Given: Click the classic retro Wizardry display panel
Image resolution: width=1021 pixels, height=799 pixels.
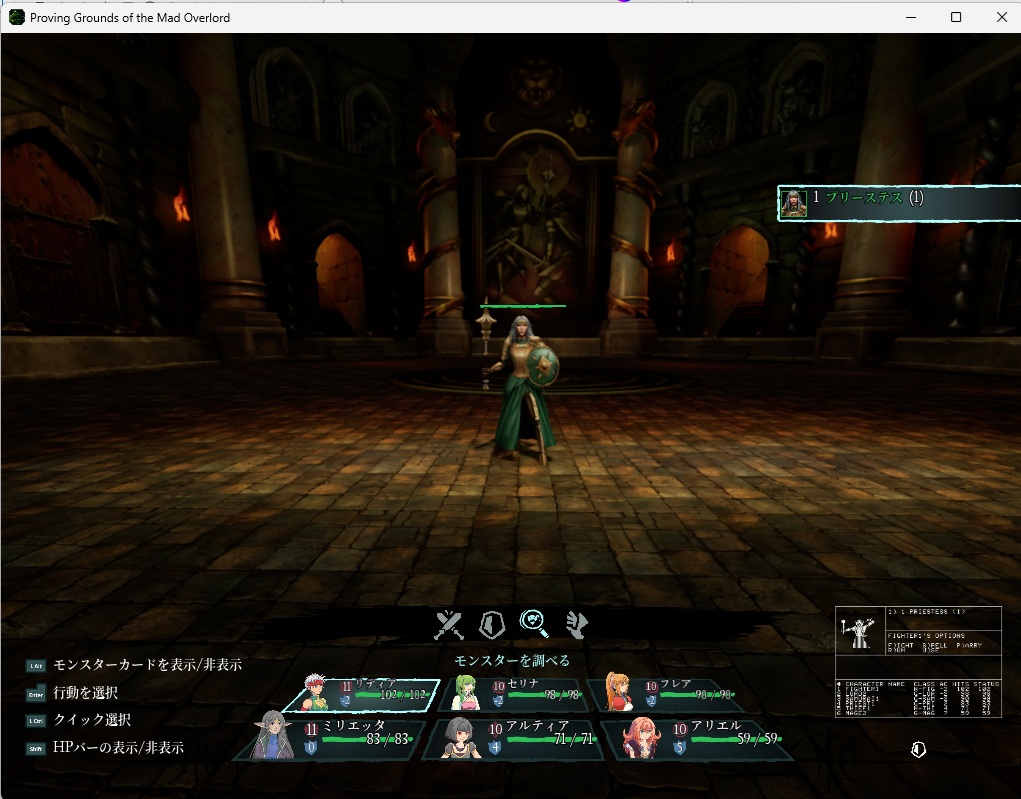Looking at the screenshot, I should (918, 661).
